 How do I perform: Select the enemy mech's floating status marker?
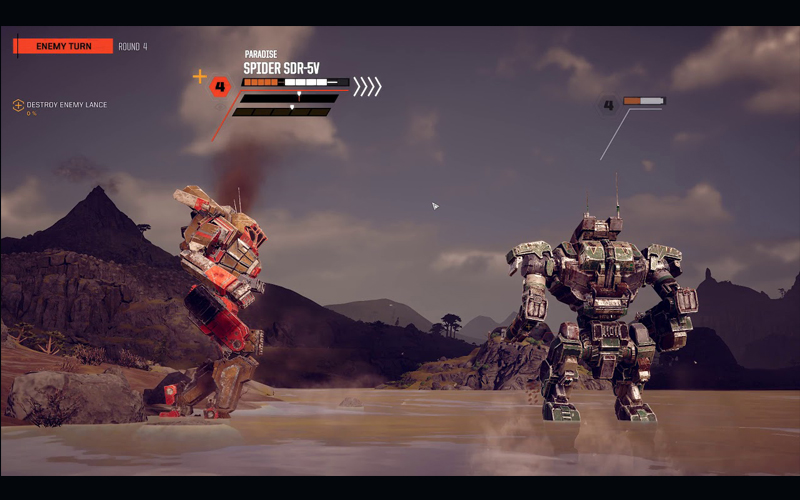[x=633, y=103]
